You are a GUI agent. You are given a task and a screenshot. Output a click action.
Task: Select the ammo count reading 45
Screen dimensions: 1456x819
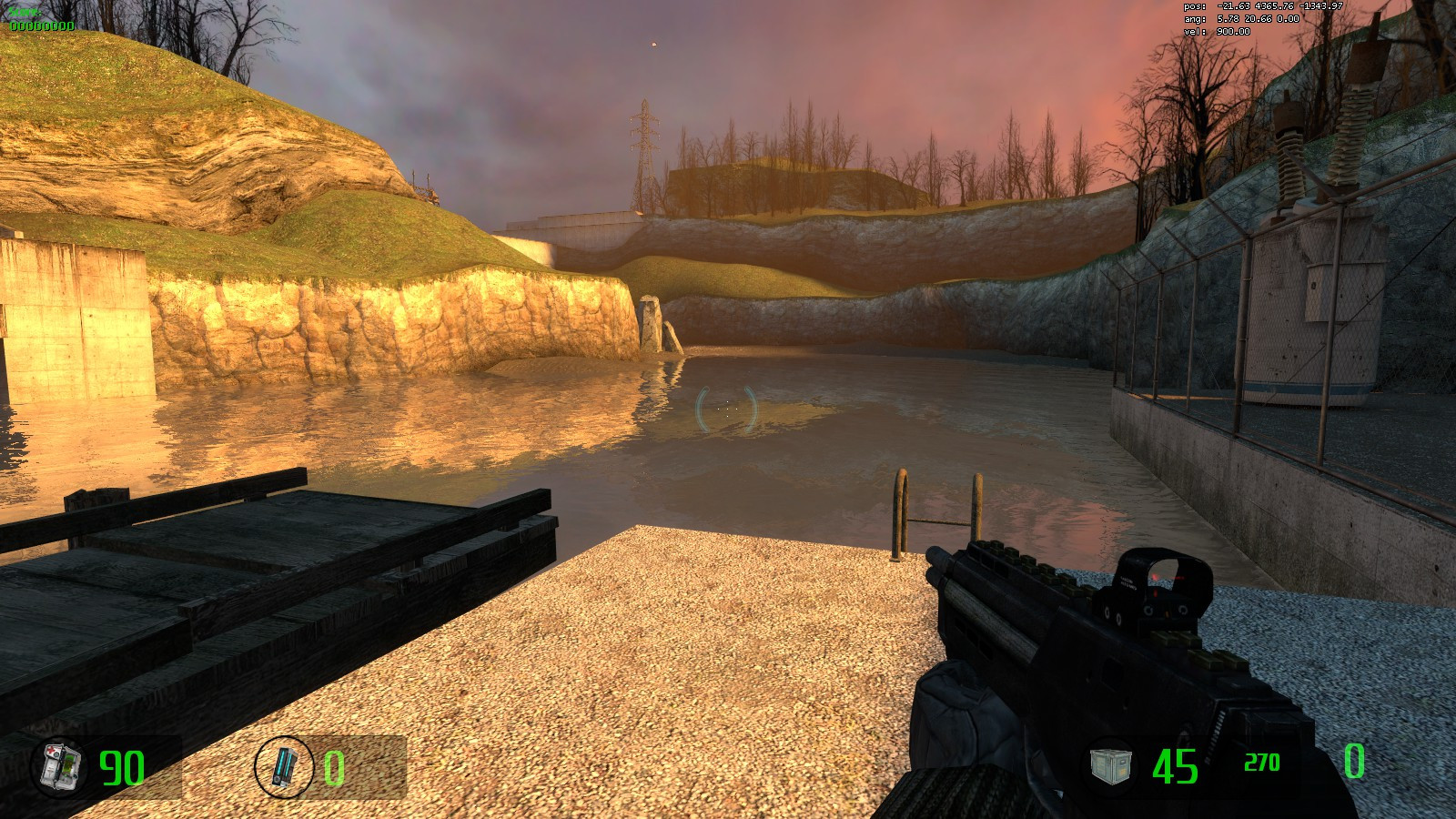[x=1174, y=764]
